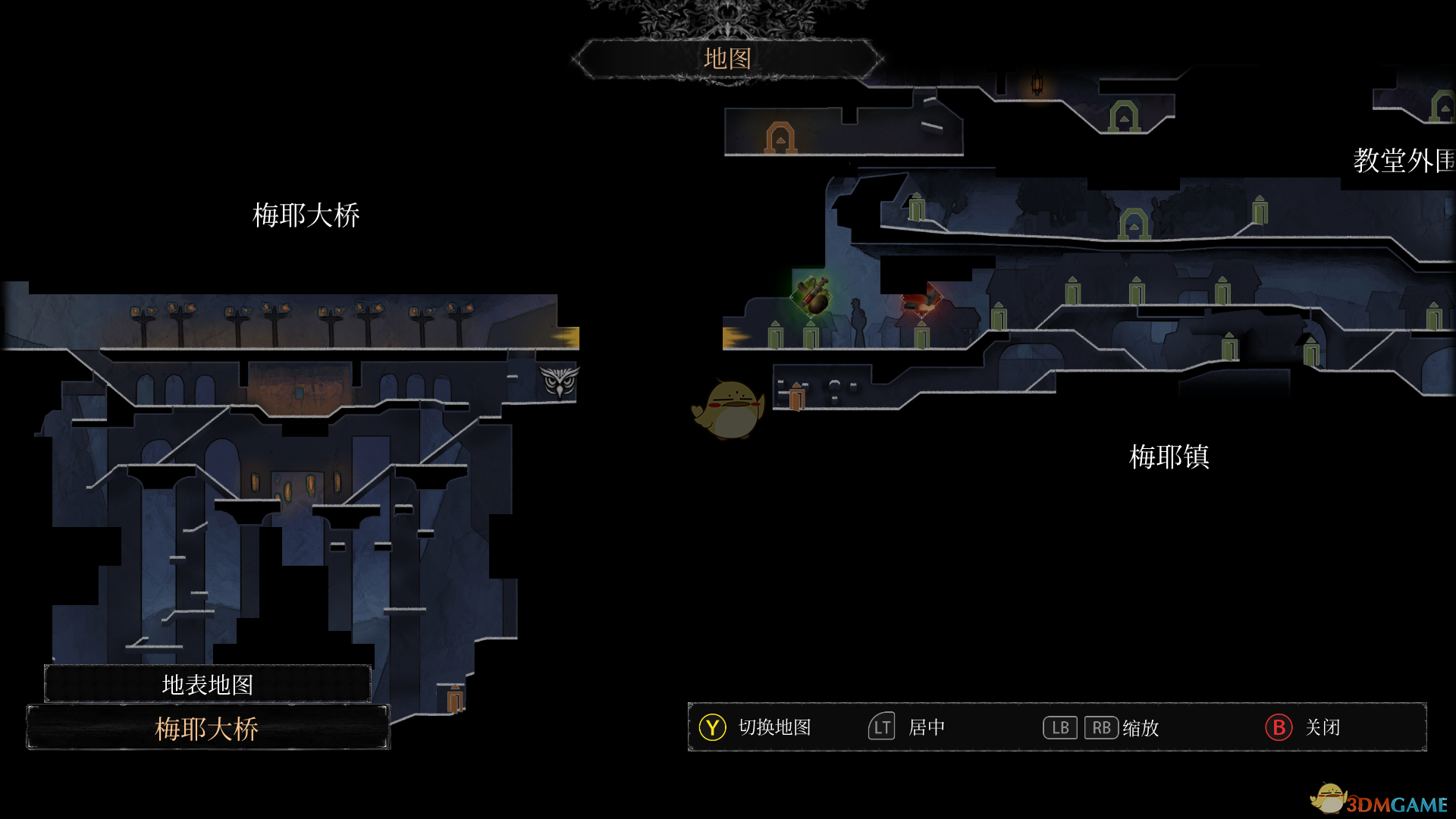Click the owl statue map marker
The width and height of the screenshot is (1456, 819).
(560, 381)
